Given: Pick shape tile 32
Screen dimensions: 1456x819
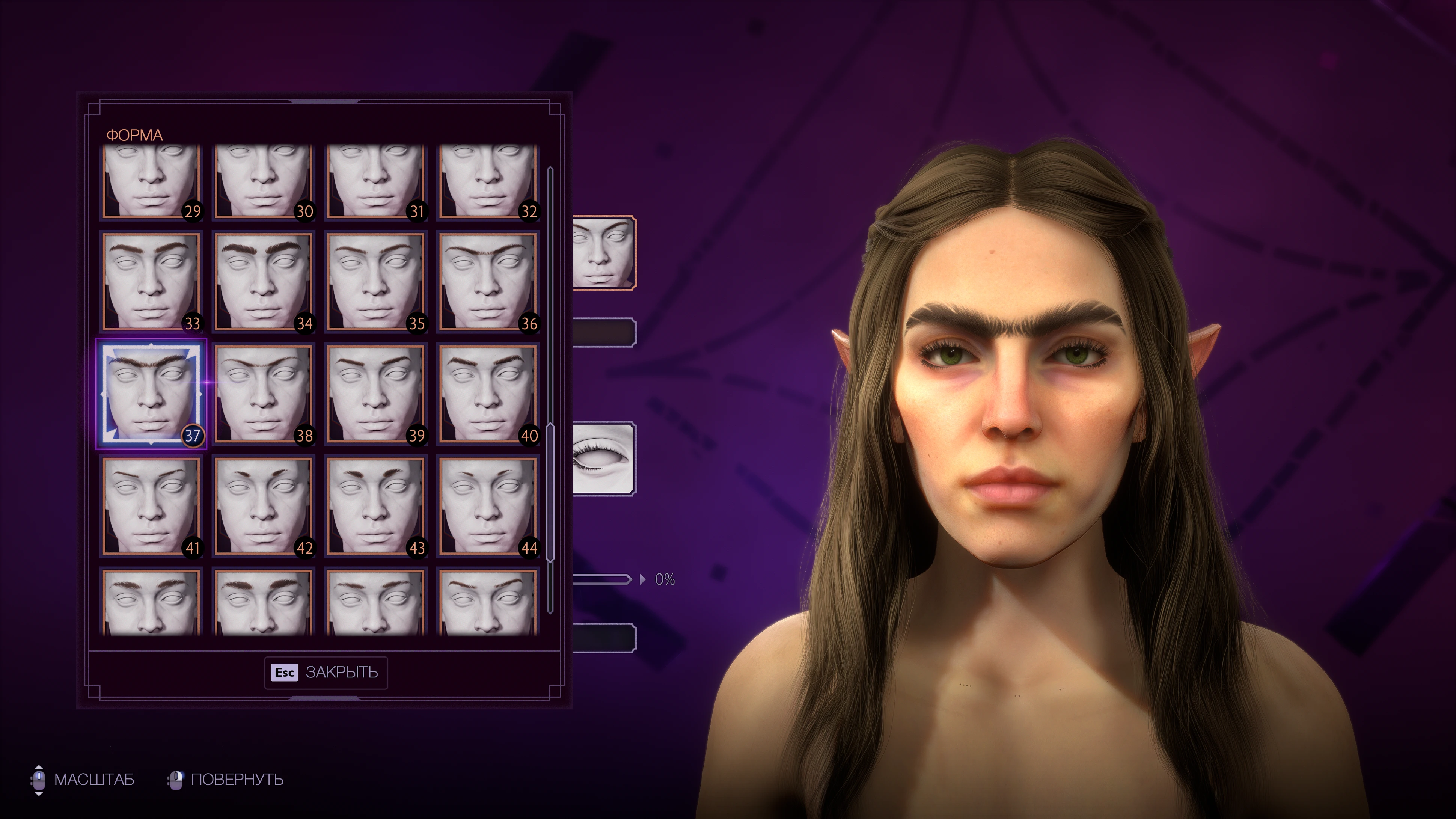Looking at the screenshot, I should [487, 180].
